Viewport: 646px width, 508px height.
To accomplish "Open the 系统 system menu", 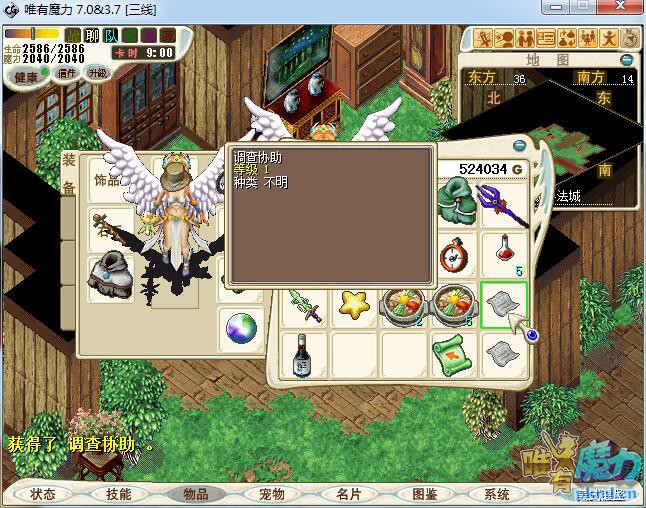I will pos(497,494).
